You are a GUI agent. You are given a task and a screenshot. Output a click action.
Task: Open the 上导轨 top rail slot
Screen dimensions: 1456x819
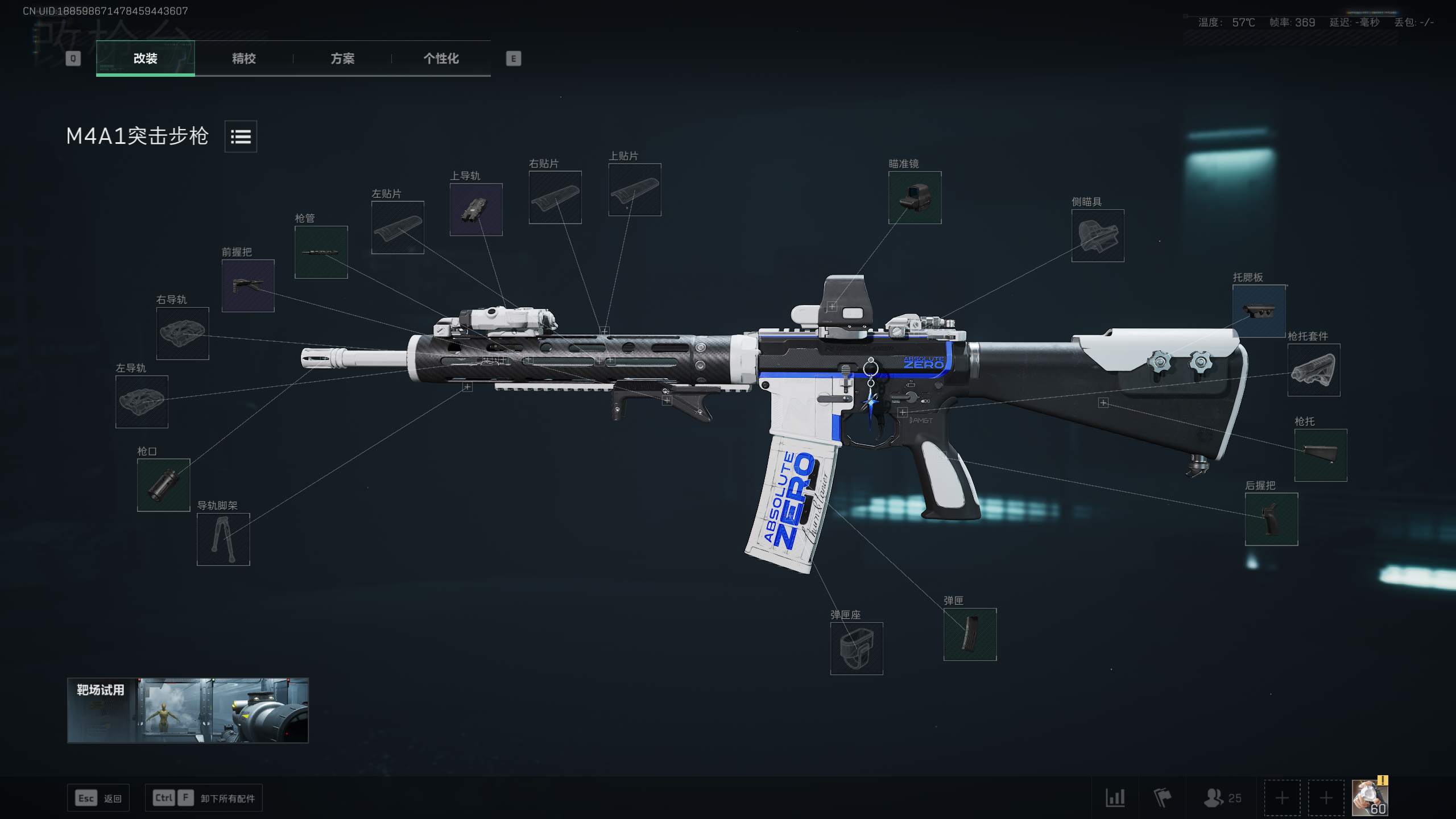(x=475, y=210)
